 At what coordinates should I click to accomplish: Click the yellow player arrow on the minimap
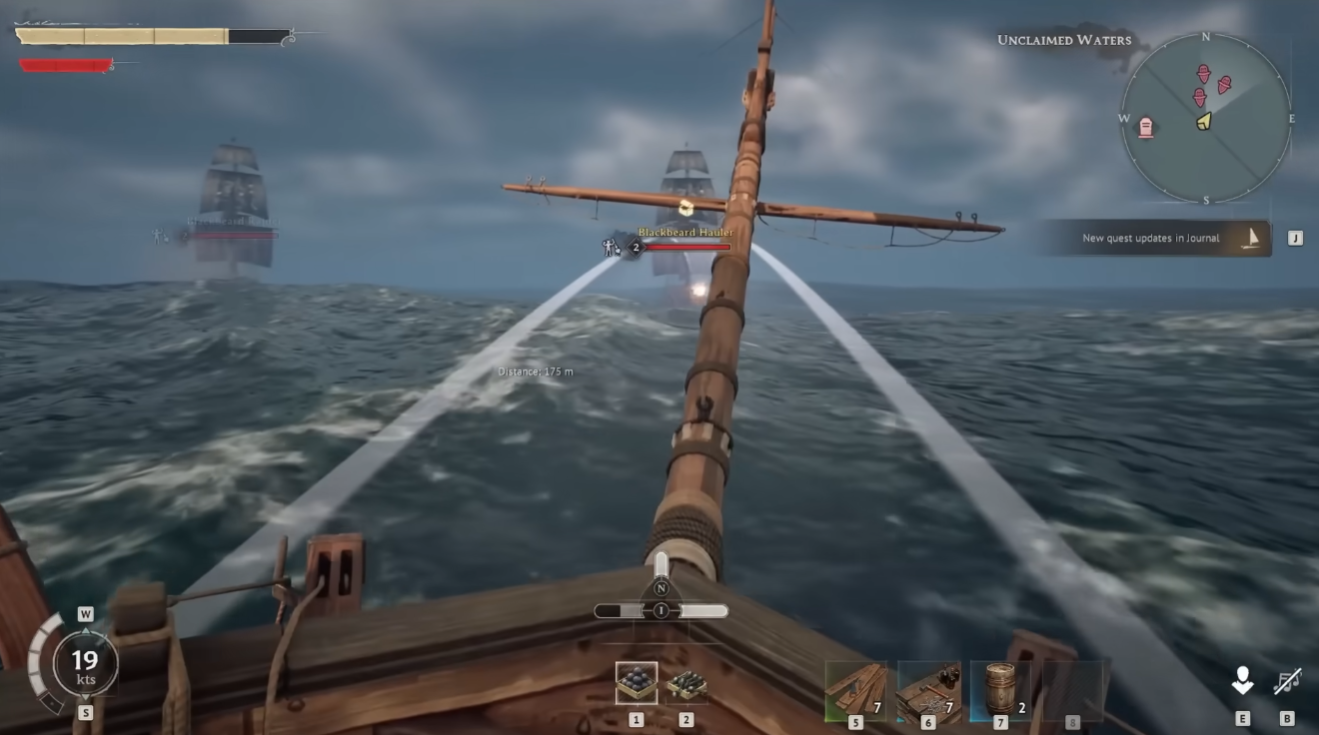1203,122
